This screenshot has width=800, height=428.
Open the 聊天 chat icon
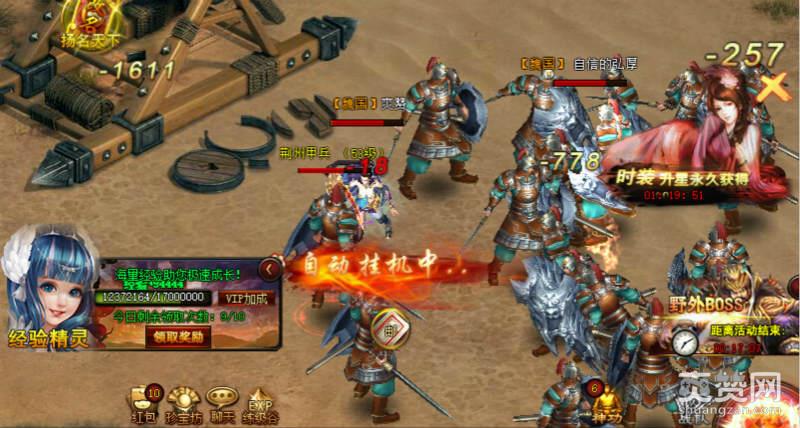pyautogui.click(x=222, y=400)
